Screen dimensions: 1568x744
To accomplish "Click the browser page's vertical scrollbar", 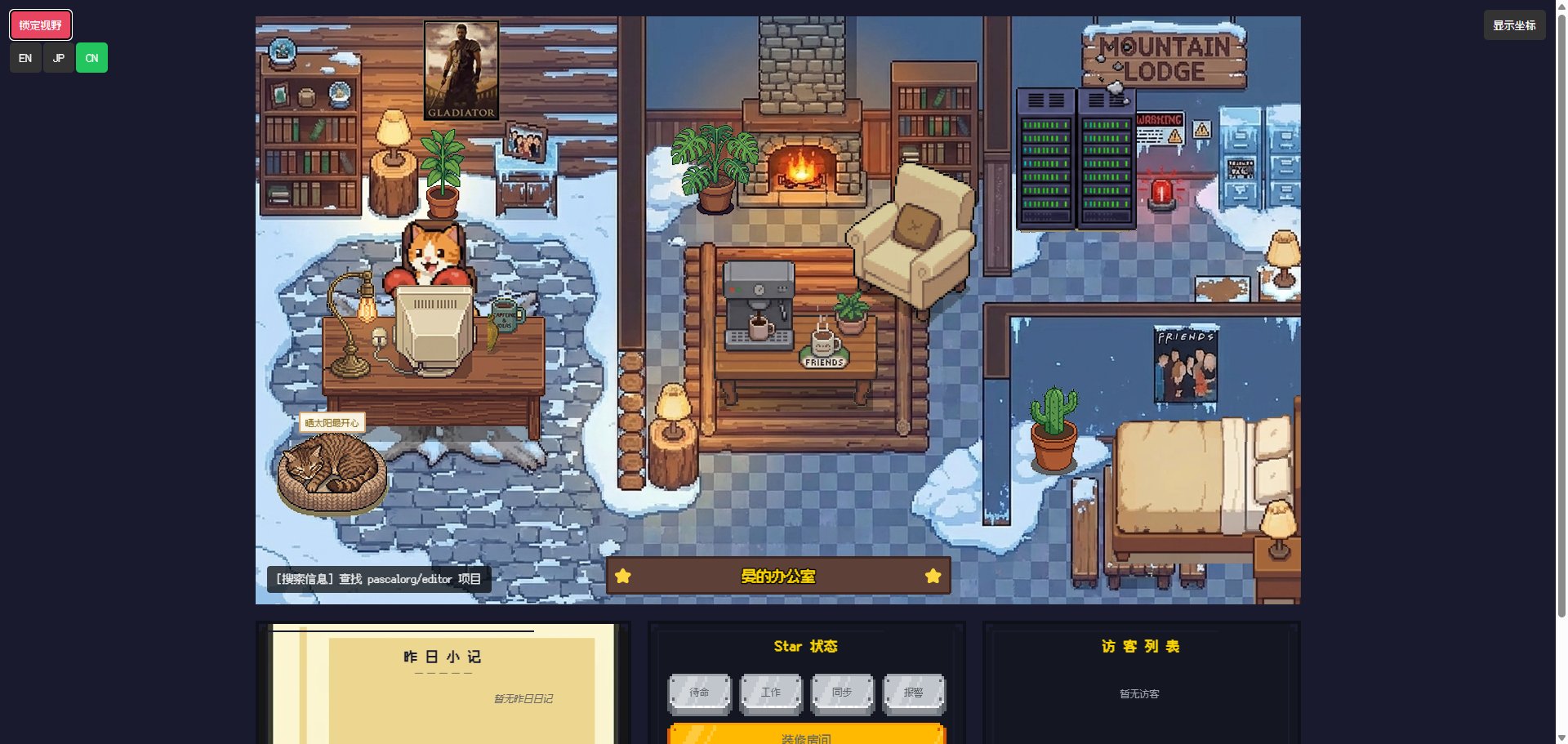I will (1561, 327).
